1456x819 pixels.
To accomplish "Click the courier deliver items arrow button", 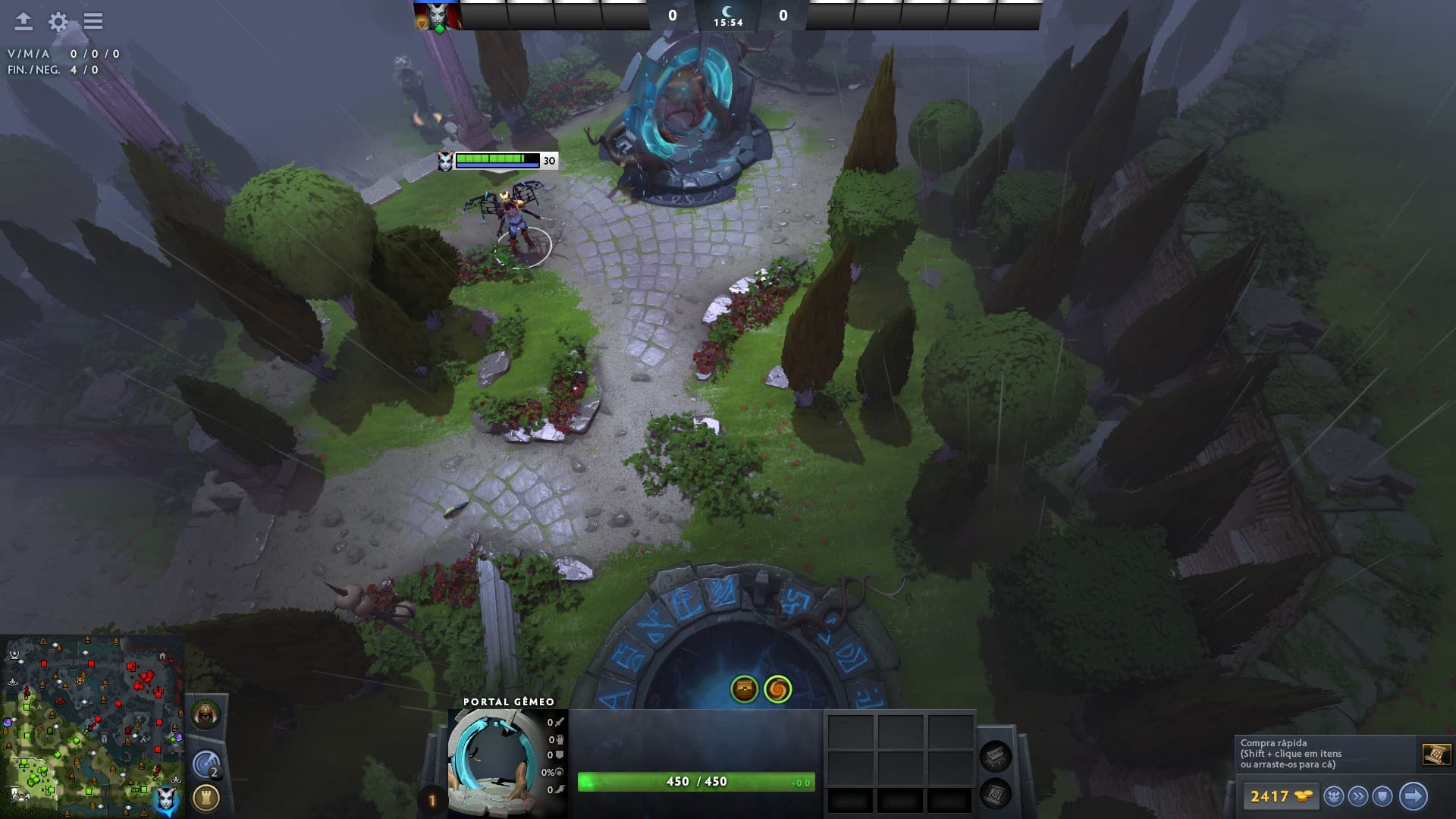I will (1413, 796).
